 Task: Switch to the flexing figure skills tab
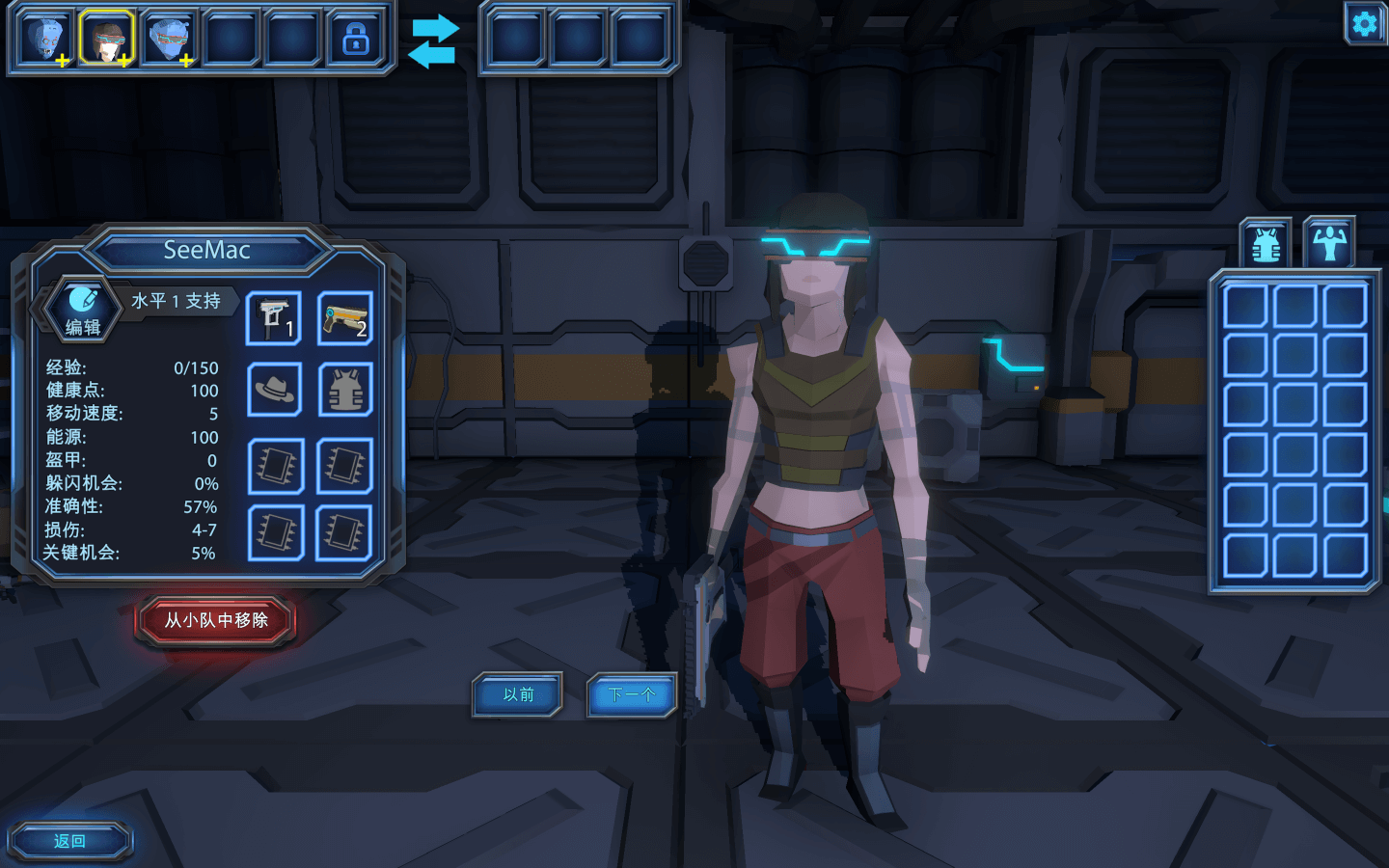point(1328,243)
